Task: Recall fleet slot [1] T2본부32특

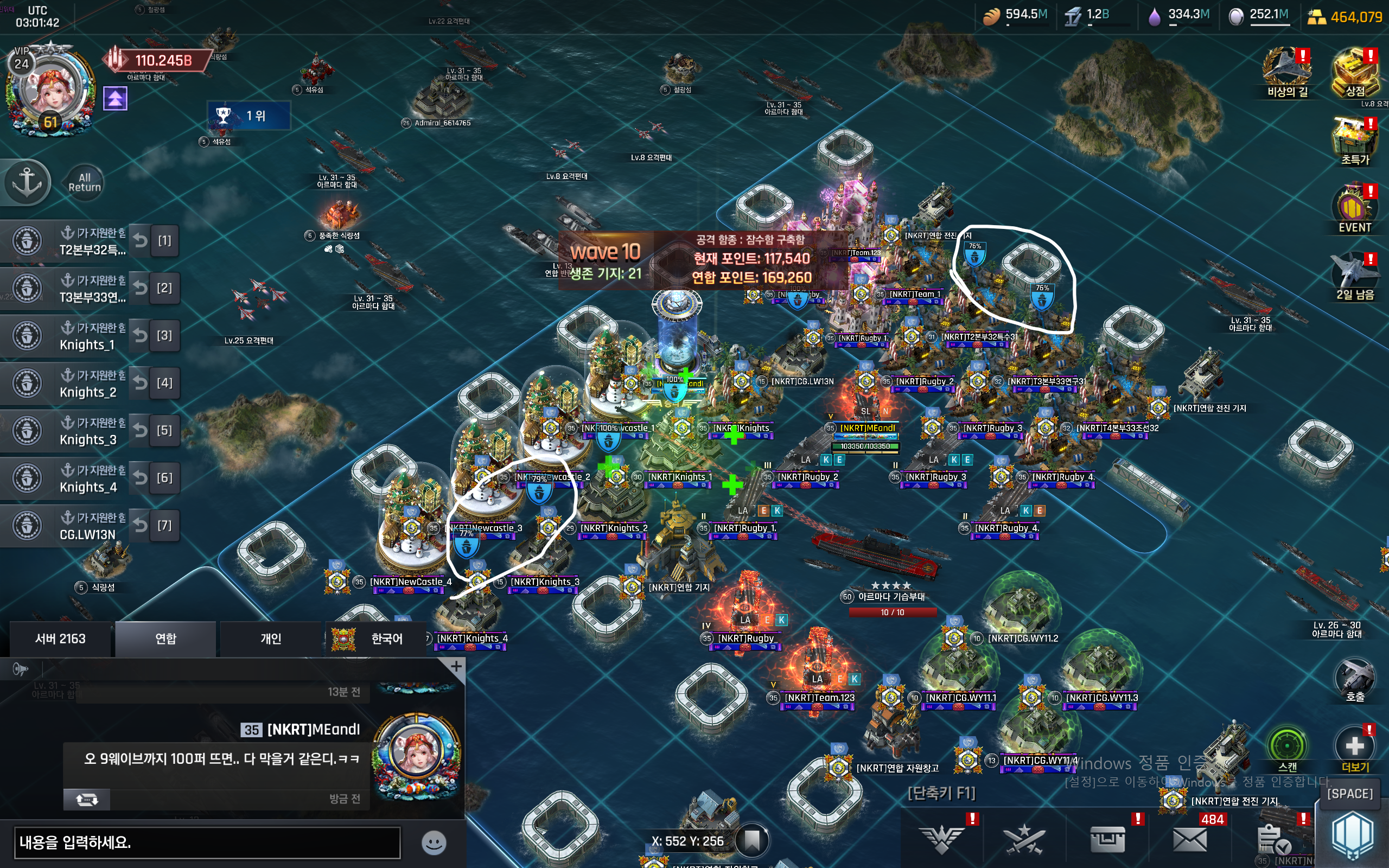Action: (x=141, y=241)
